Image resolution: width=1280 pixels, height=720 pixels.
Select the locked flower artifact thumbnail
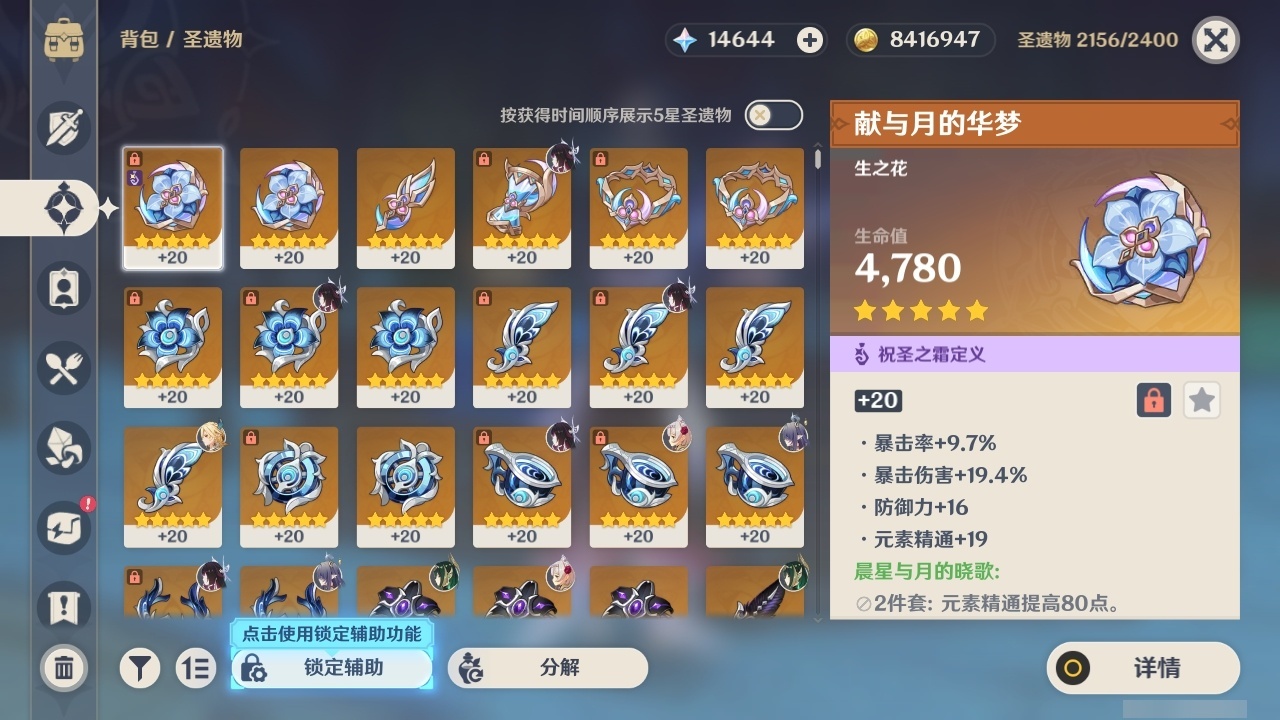pos(173,207)
